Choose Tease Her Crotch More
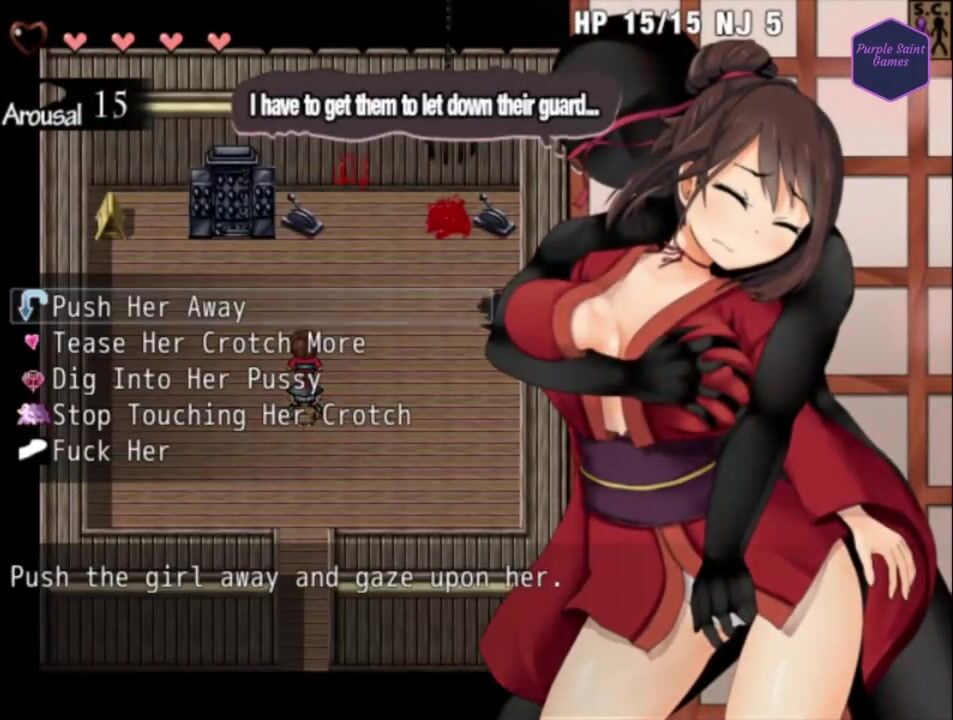Viewport: 953px width, 720px height. (x=208, y=343)
